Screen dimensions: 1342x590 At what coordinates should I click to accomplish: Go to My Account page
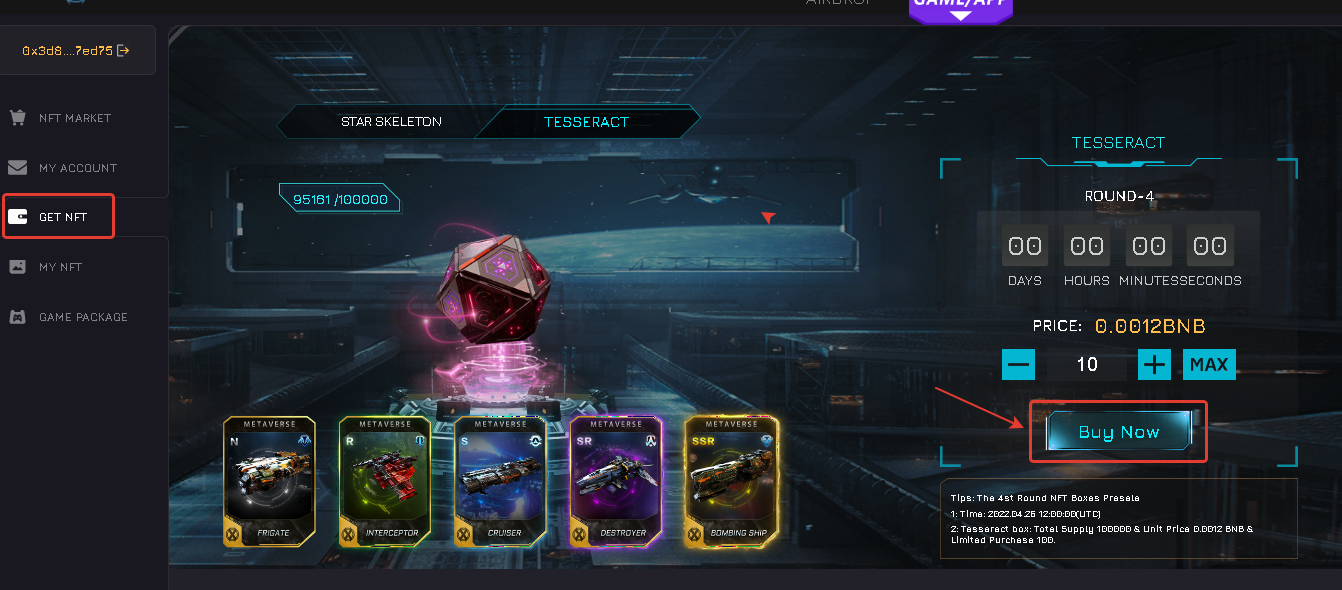click(x=77, y=168)
